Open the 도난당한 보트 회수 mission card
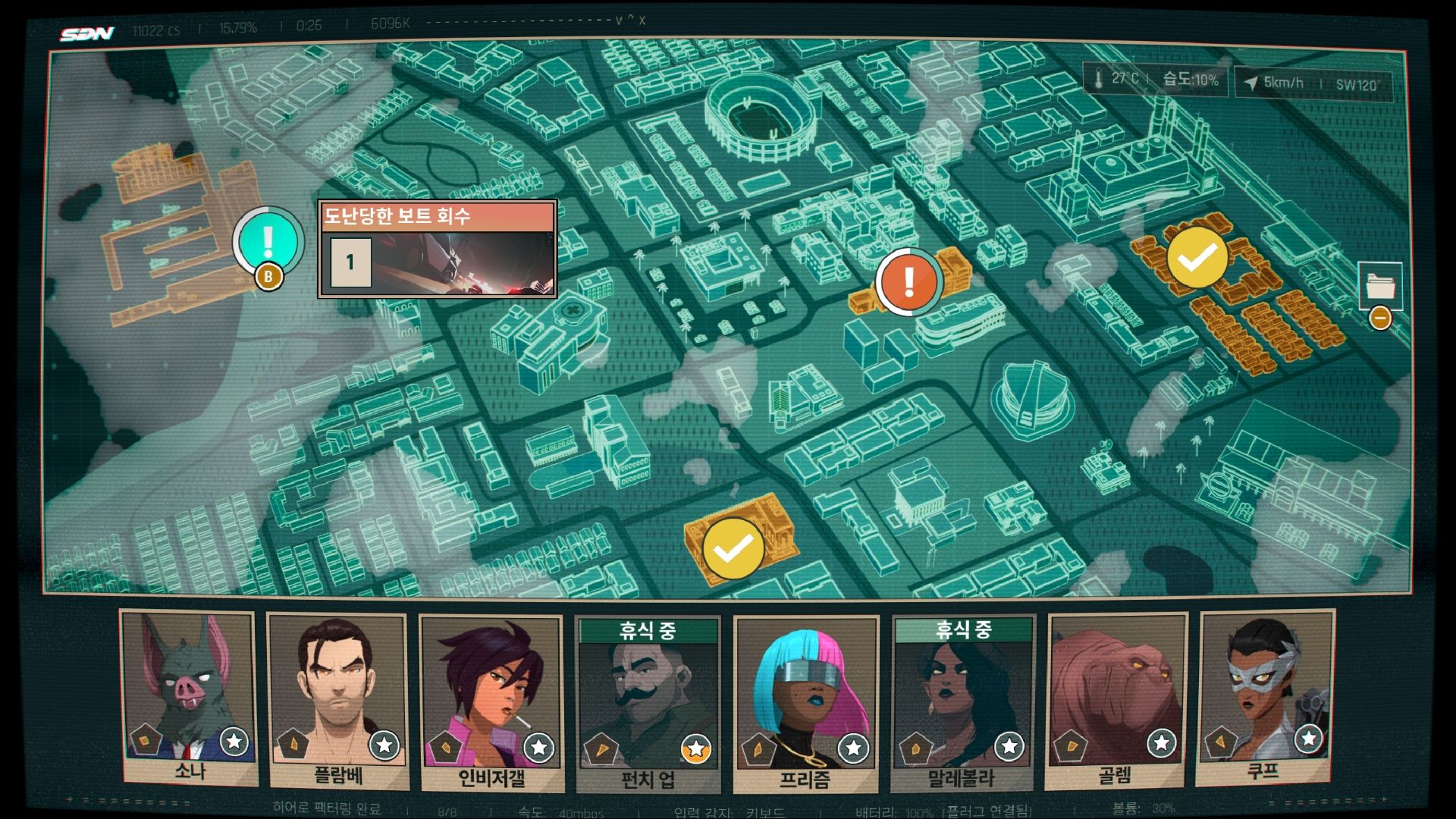This screenshot has height=819, width=1456. point(438,249)
